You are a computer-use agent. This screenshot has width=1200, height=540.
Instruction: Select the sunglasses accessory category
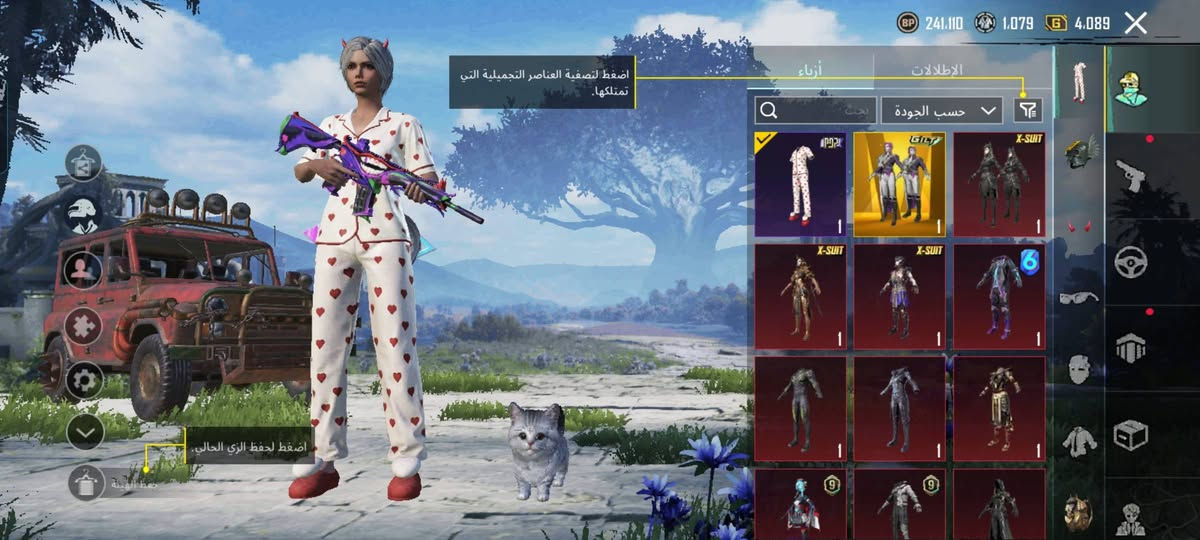[x=1078, y=297]
